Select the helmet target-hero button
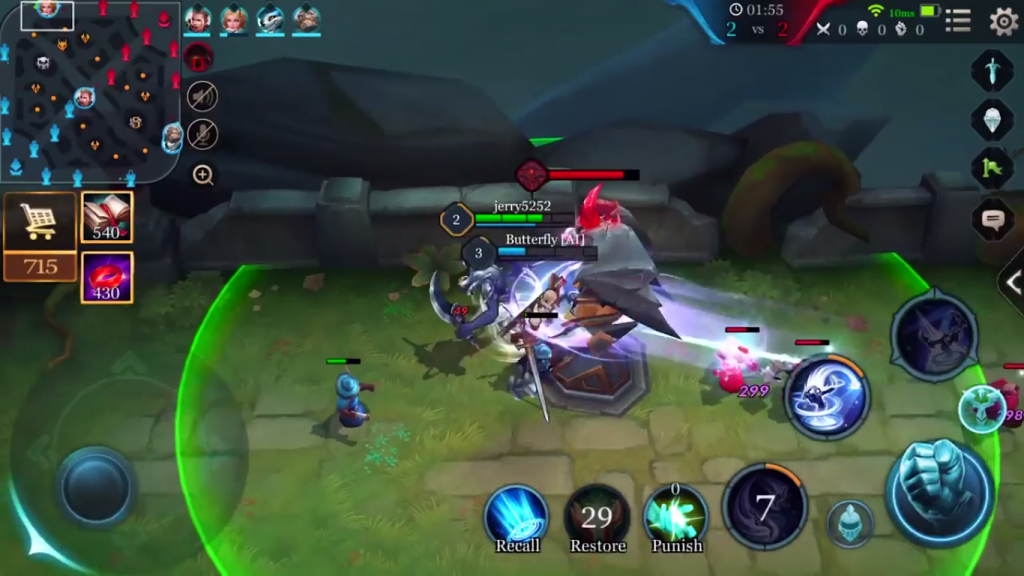 click(850, 523)
